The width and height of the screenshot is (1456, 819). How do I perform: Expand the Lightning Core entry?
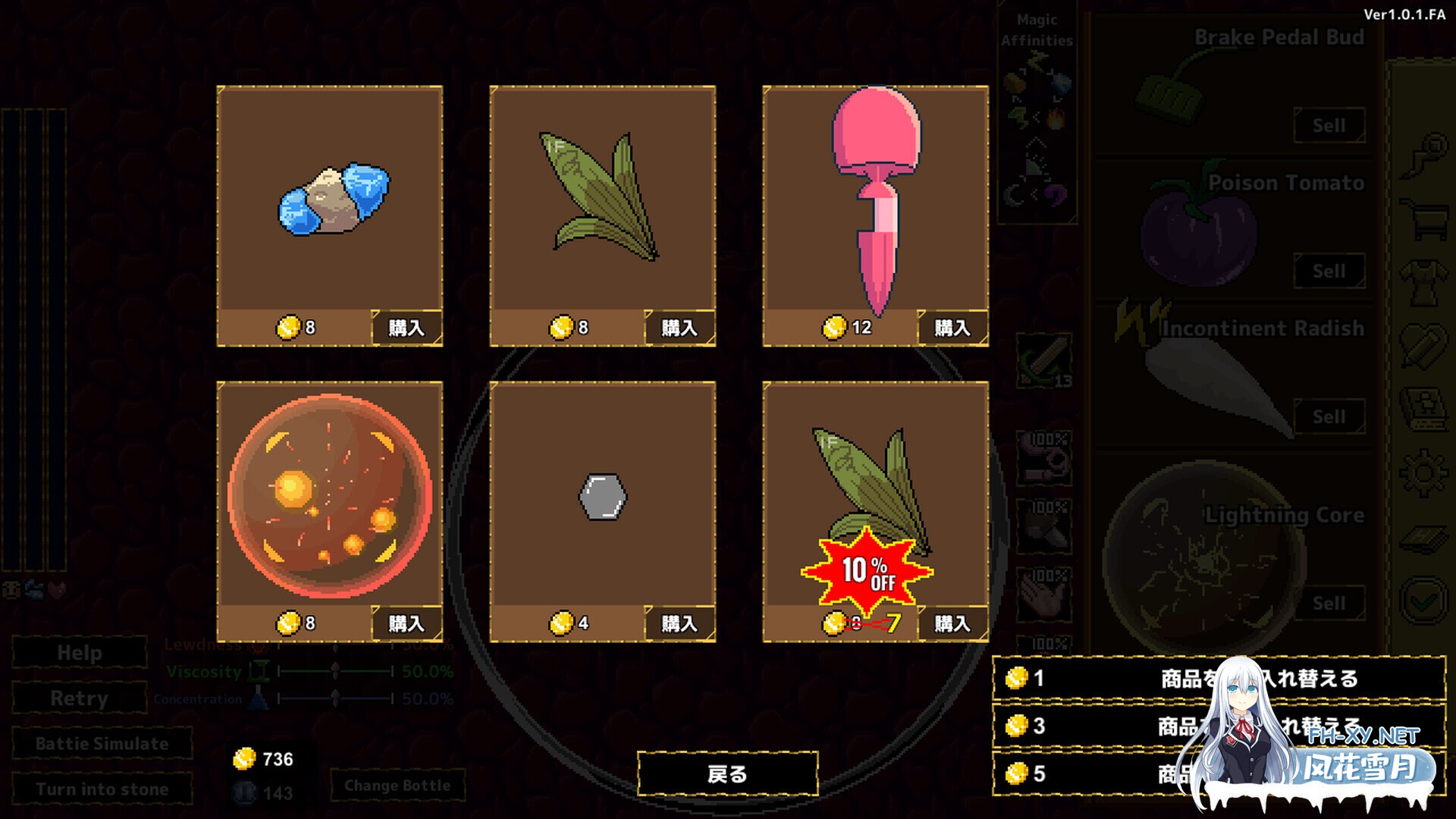click(x=1282, y=514)
